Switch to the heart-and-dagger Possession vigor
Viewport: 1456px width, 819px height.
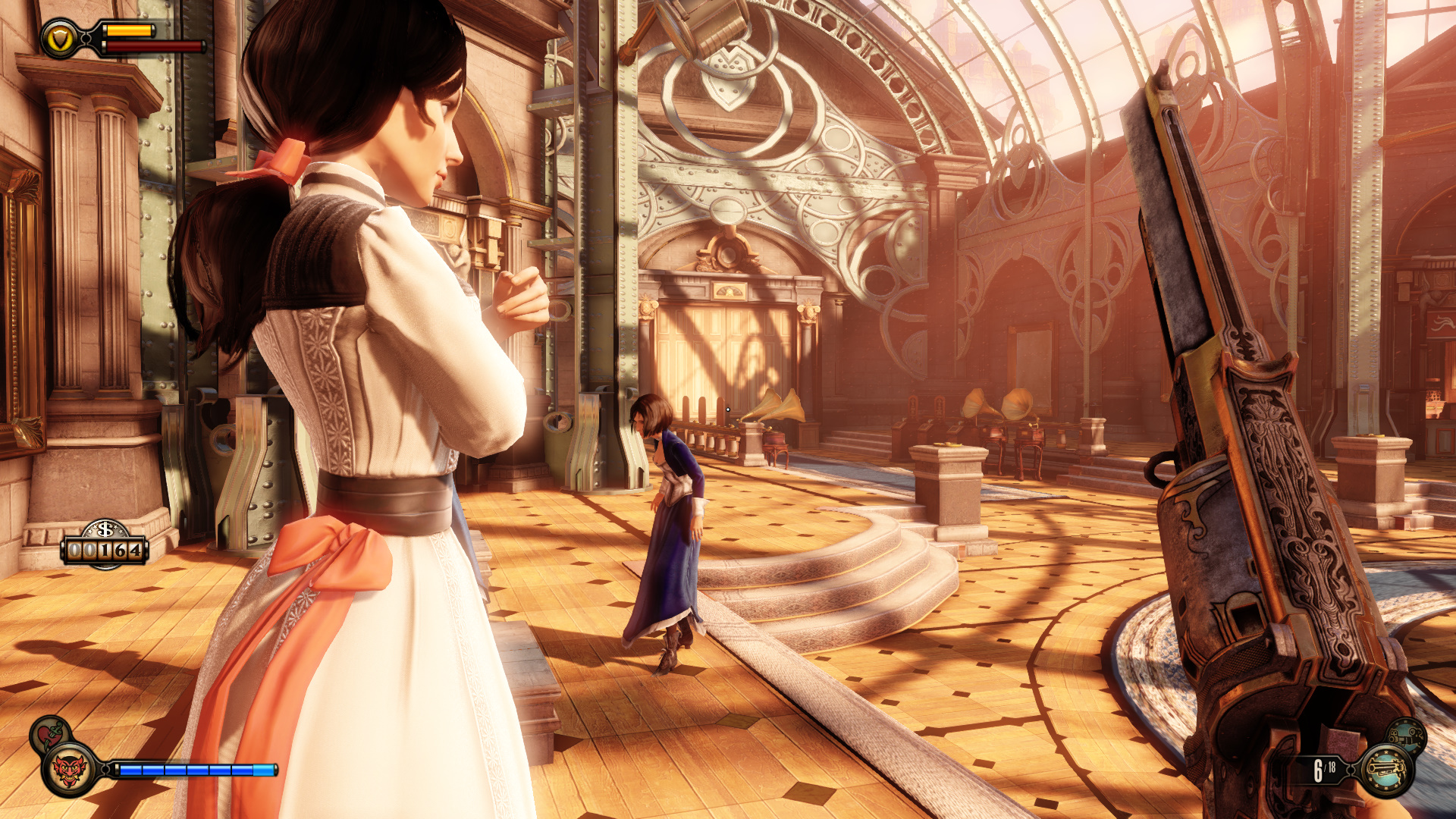pyautogui.click(x=50, y=734)
